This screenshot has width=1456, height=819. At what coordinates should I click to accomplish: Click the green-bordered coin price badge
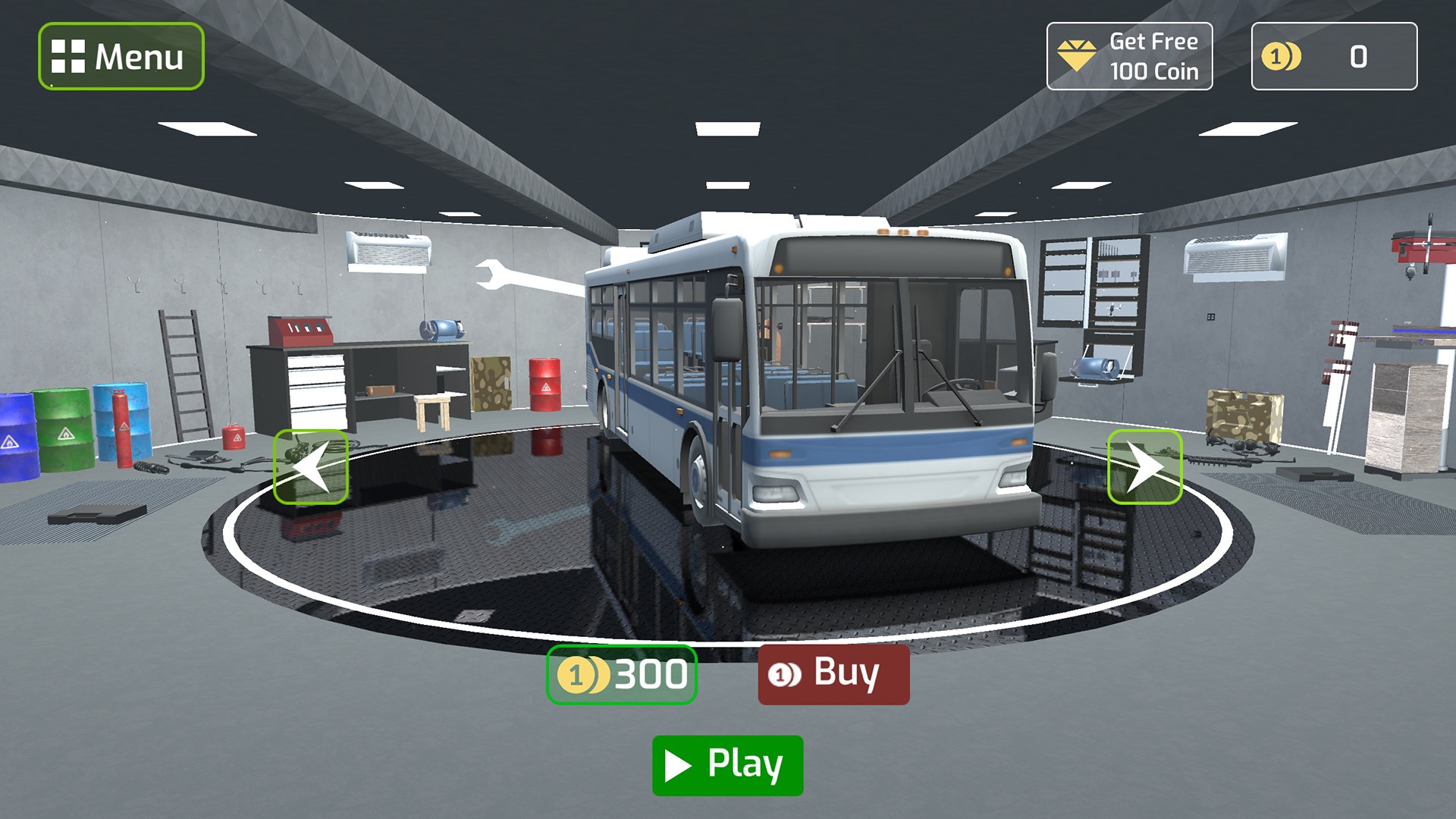(622, 673)
